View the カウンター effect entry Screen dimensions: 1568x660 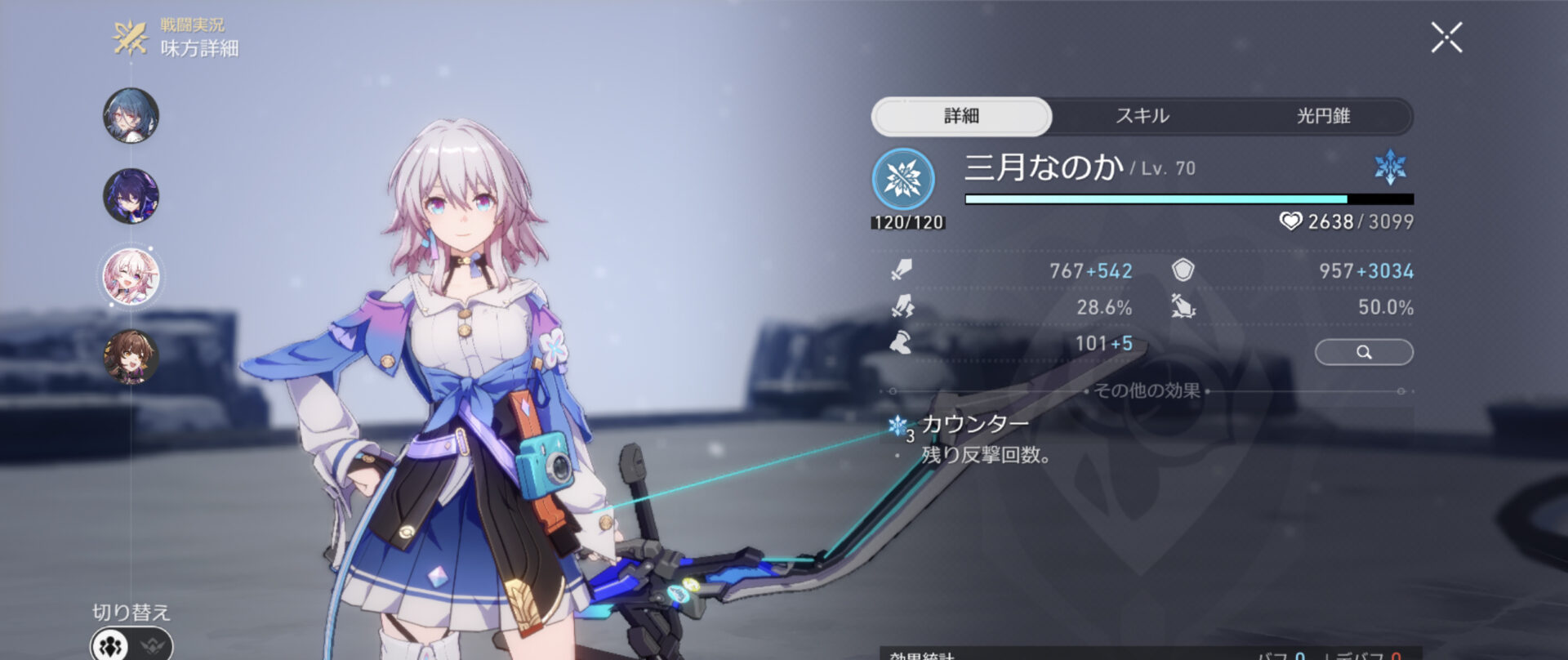tap(974, 425)
